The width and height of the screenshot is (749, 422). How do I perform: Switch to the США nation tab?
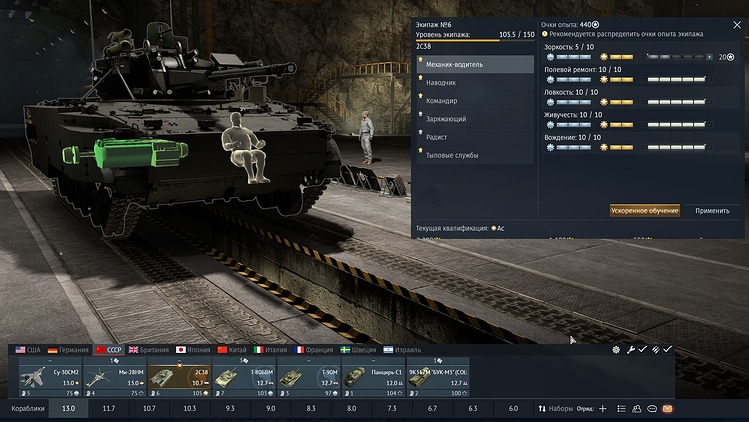(x=28, y=350)
